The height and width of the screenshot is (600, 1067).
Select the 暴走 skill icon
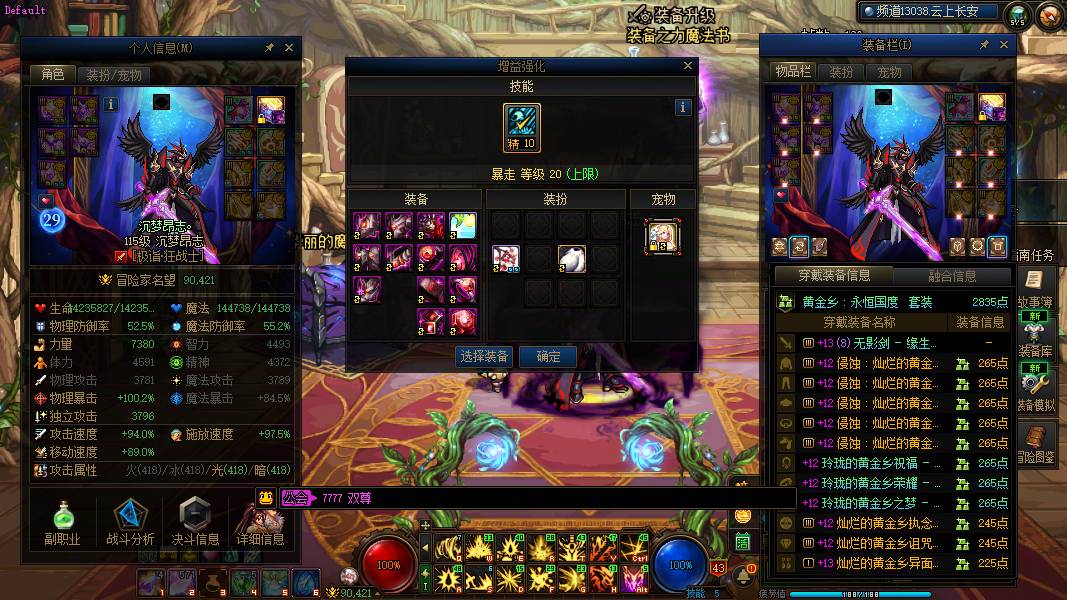tap(521, 128)
